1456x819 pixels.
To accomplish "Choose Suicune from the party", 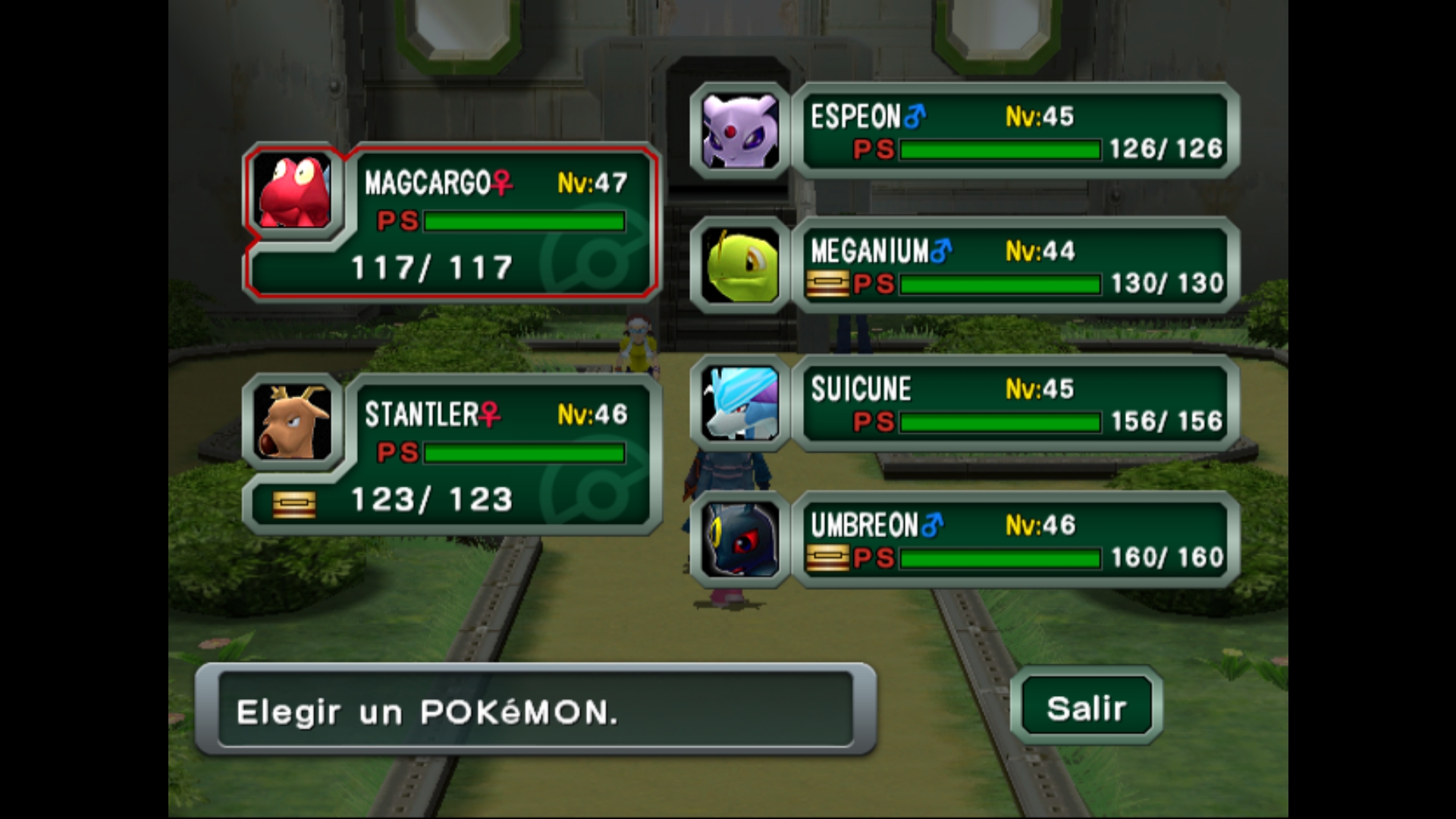I will point(1015,404).
